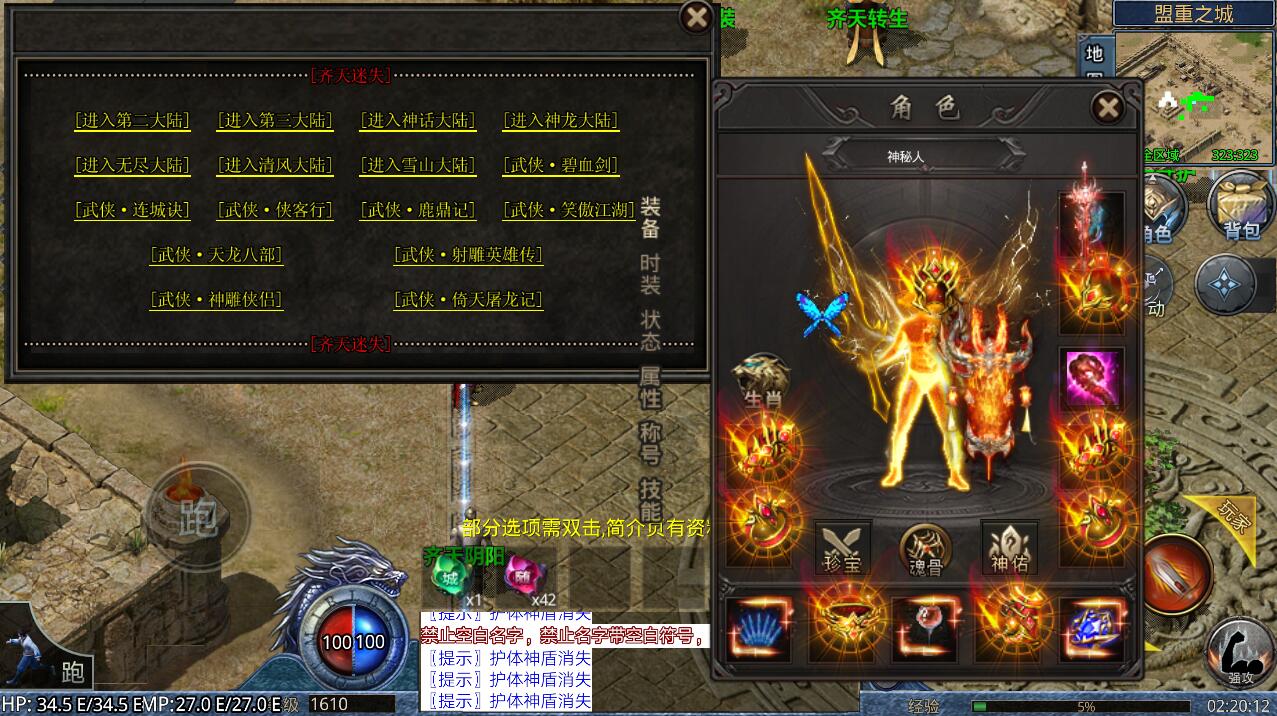The width and height of the screenshot is (1277, 716).
Task: Open the 珍宝 treasure button
Action: [842, 548]
